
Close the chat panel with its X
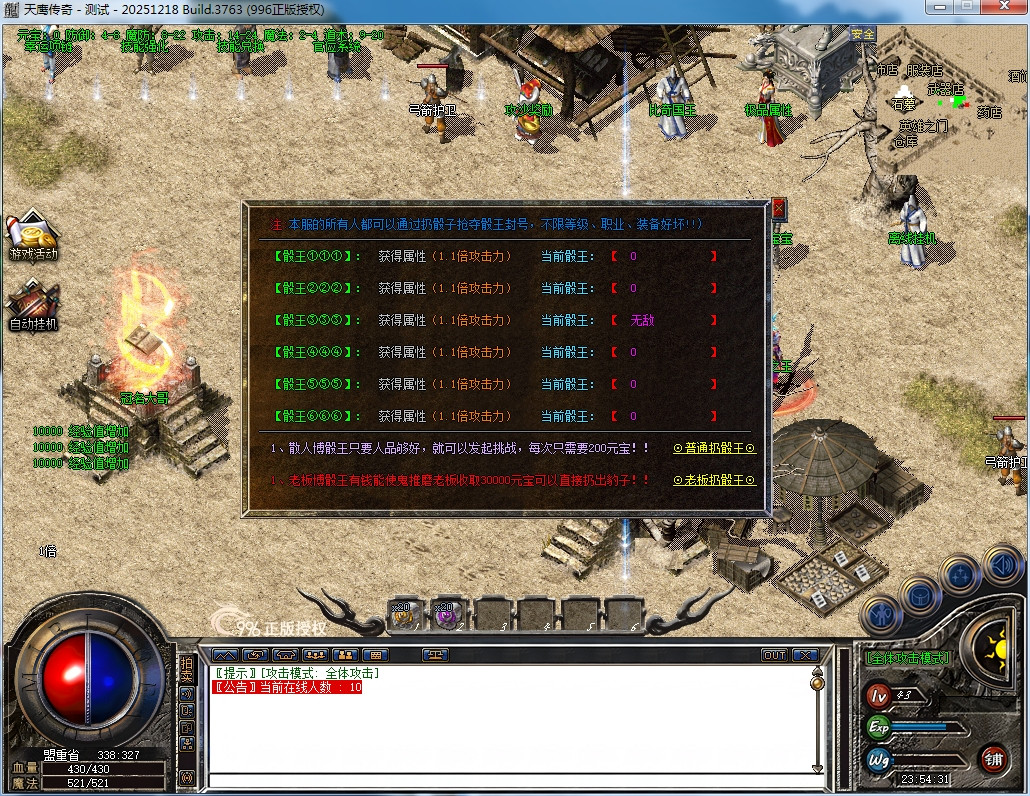pos(804,656)
